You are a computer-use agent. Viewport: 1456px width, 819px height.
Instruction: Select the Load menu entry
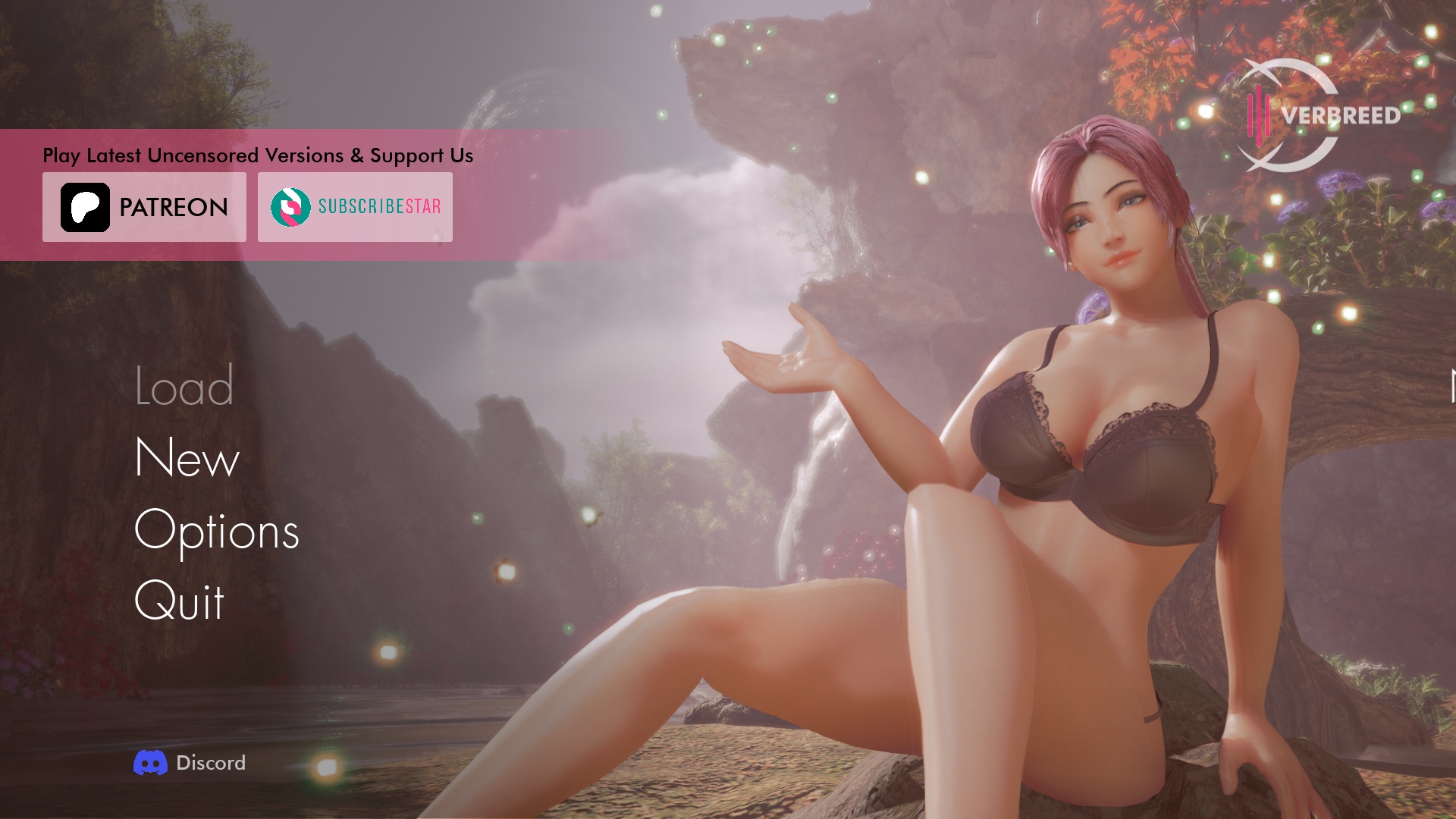pyautogui.click(x=184, y=386)
